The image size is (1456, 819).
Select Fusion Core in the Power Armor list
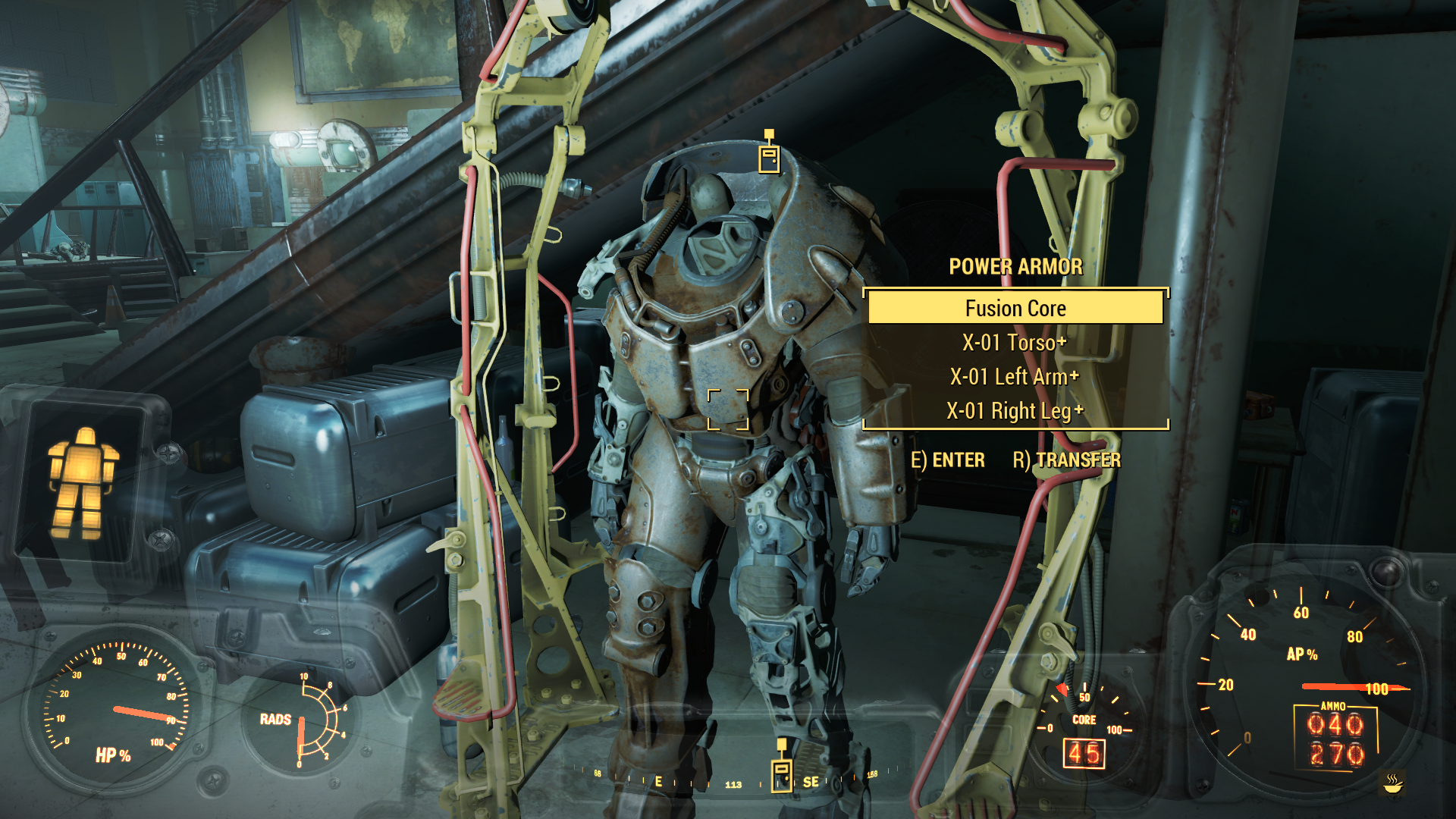(1015, 309)
